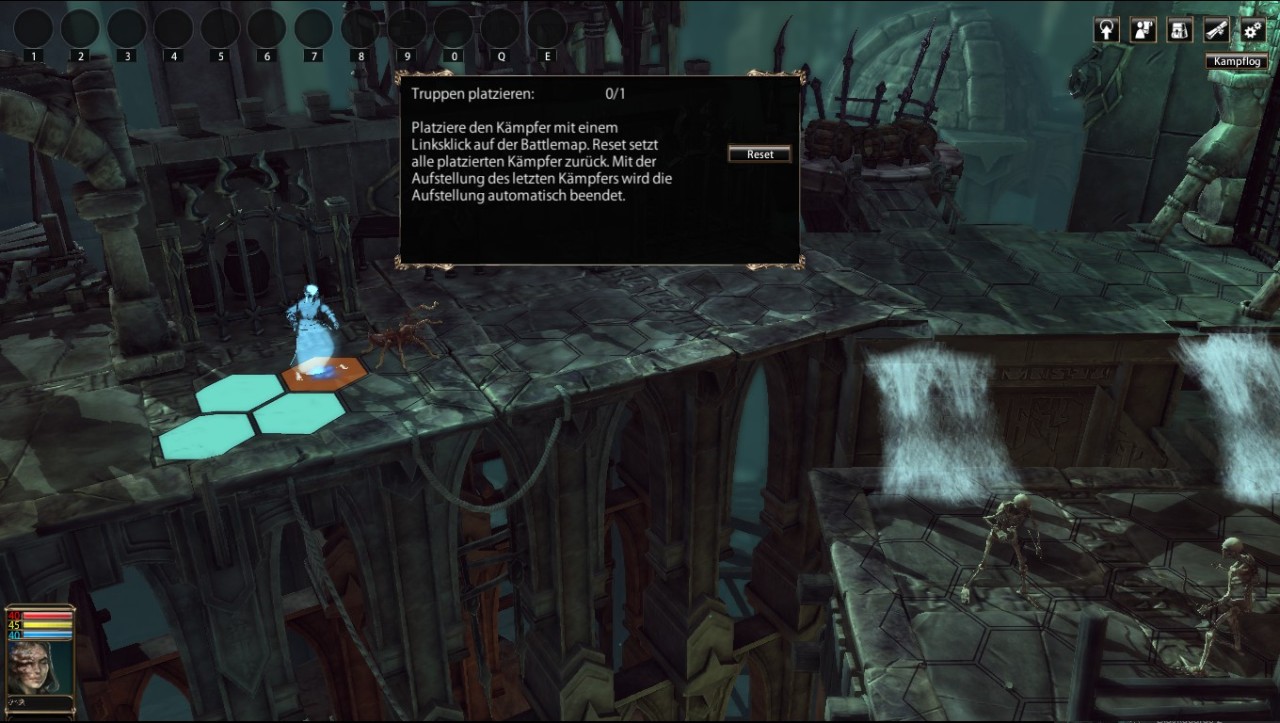Select hotbar slot number 5

click(220, 29)
